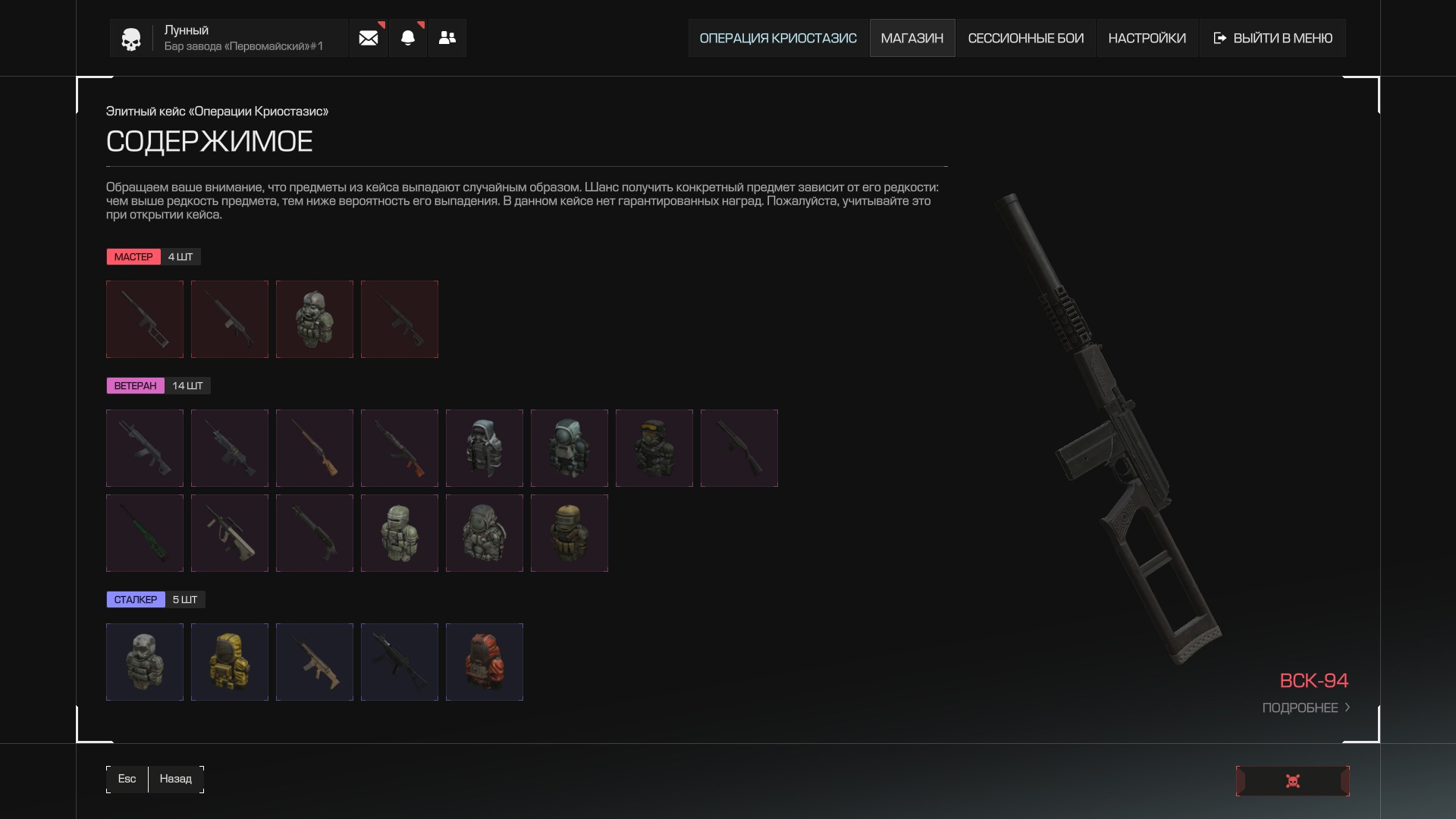Switch to the Магазин tab
This screenshot has width=1456, height=819.
[912, 38]
